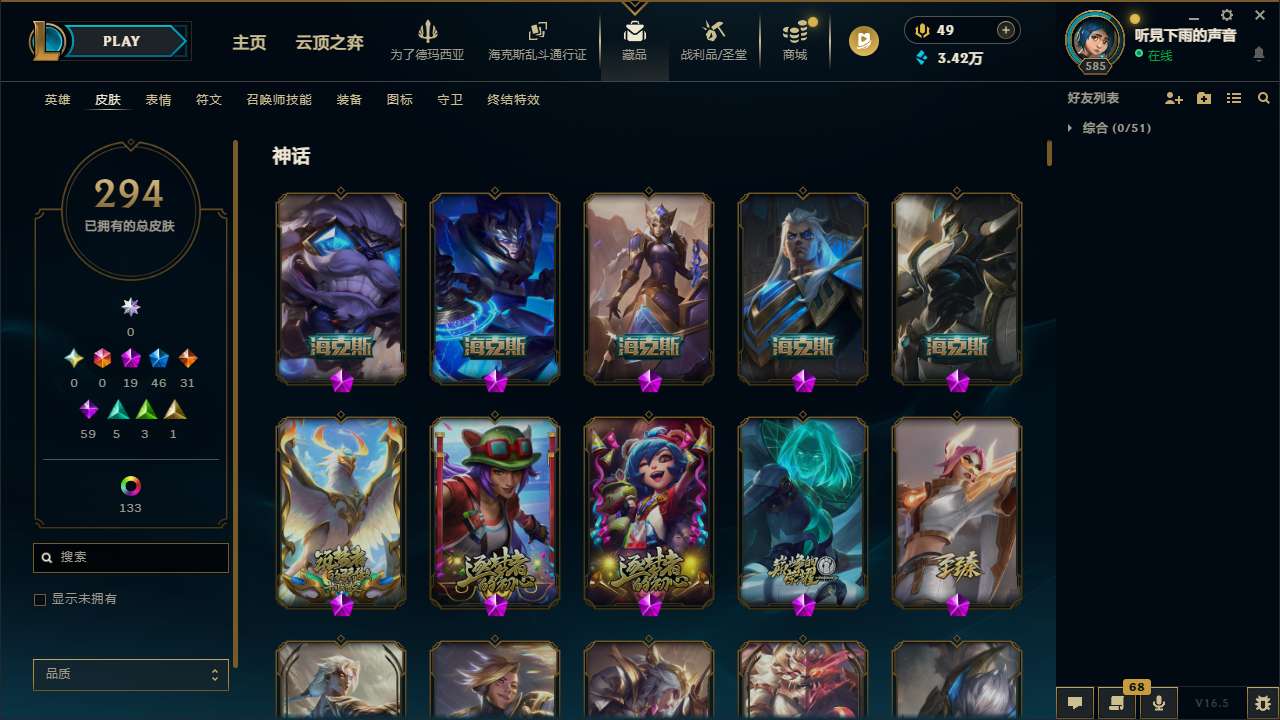1280x720 pixels.
Task: Open the 海克斯乱斗通行证 pass icon
Action: [537, 40]
